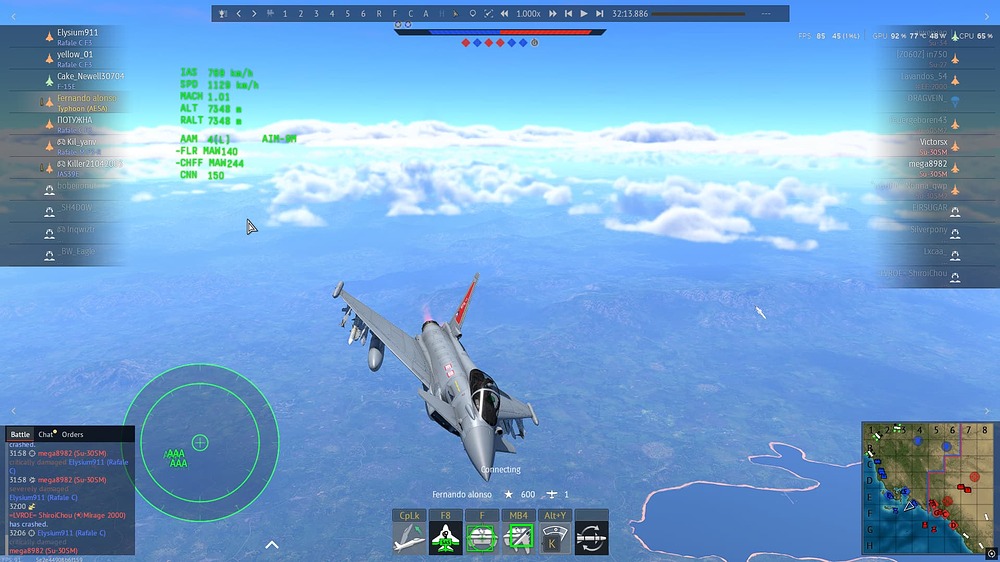Play the replay with the play button

pyautogui.click(x=584, y=14)
